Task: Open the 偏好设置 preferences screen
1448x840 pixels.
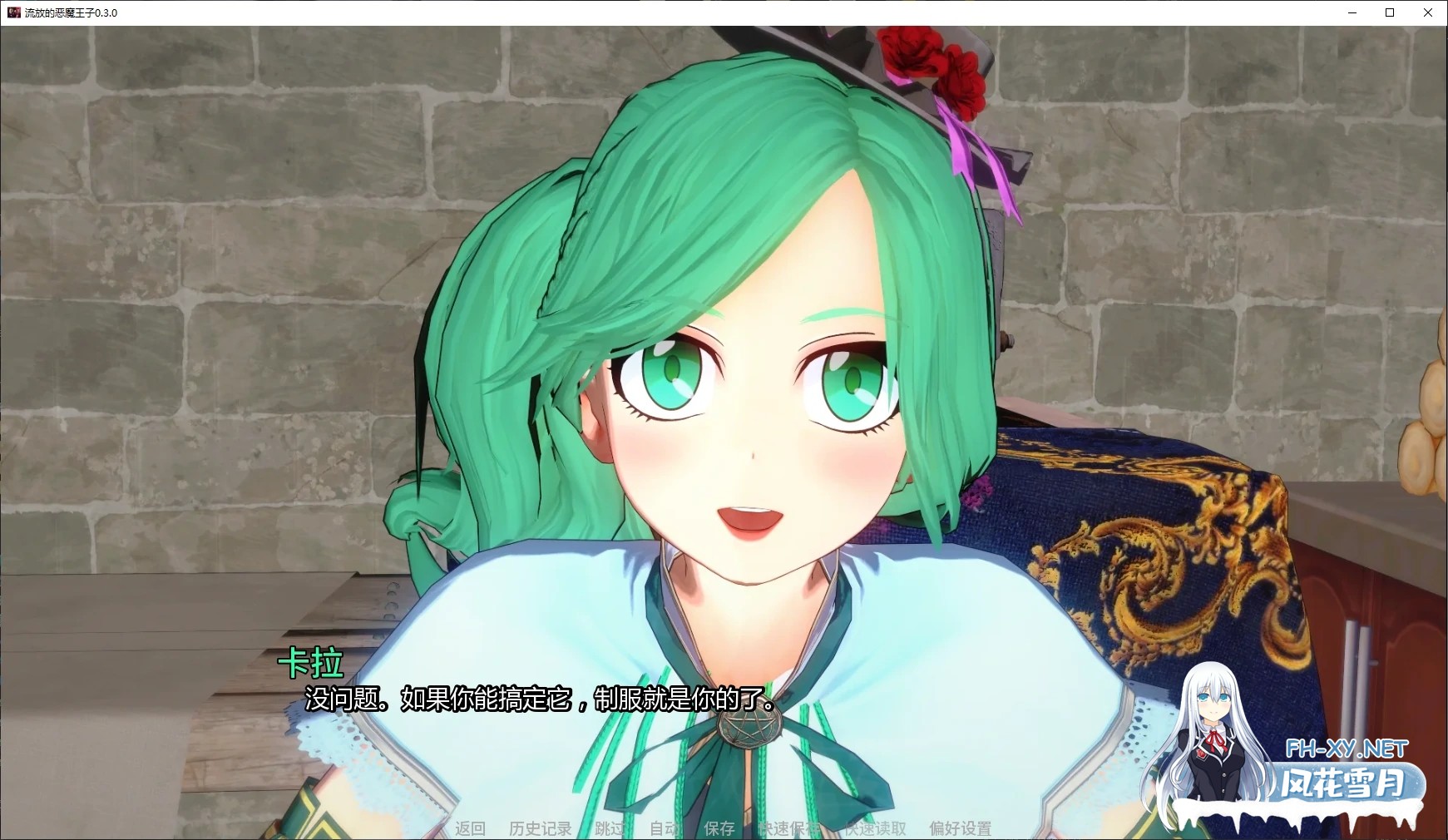Action: 960,828
